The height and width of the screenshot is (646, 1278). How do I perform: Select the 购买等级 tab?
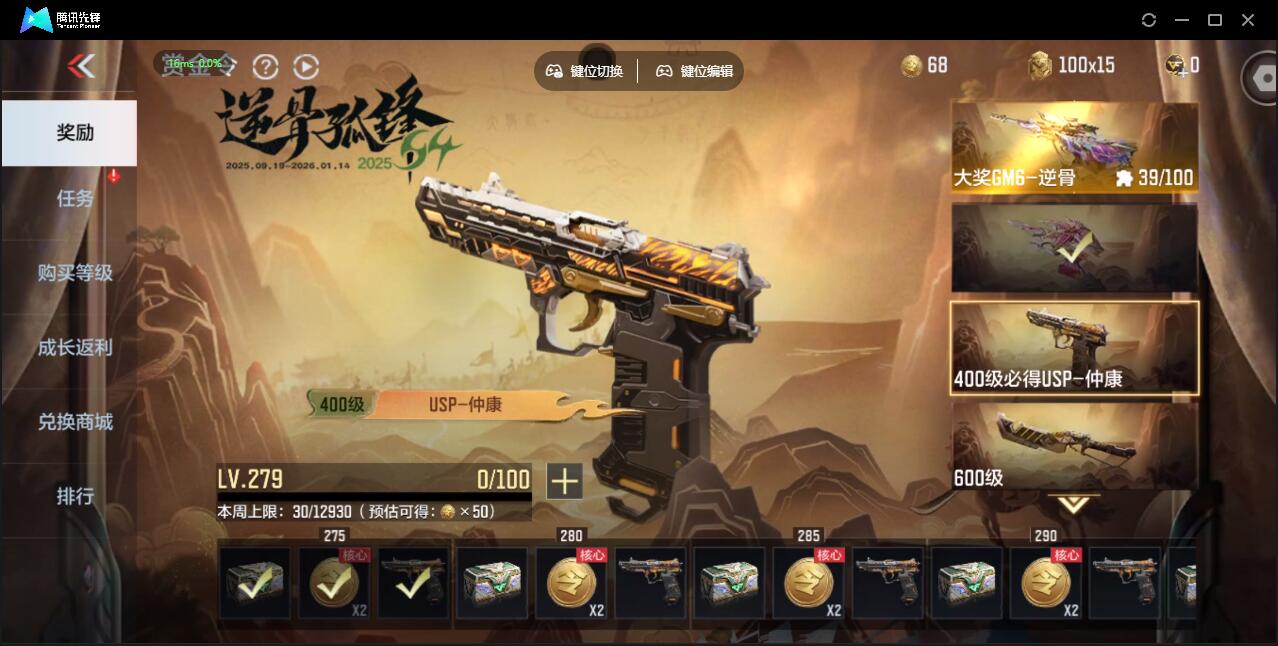point(75,273)
